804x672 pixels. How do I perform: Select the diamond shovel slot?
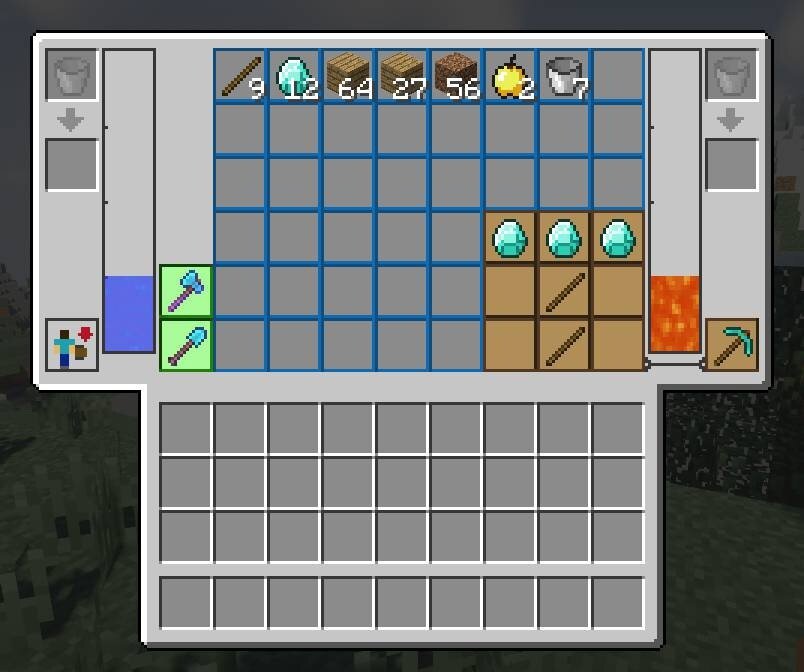point(186,345)
